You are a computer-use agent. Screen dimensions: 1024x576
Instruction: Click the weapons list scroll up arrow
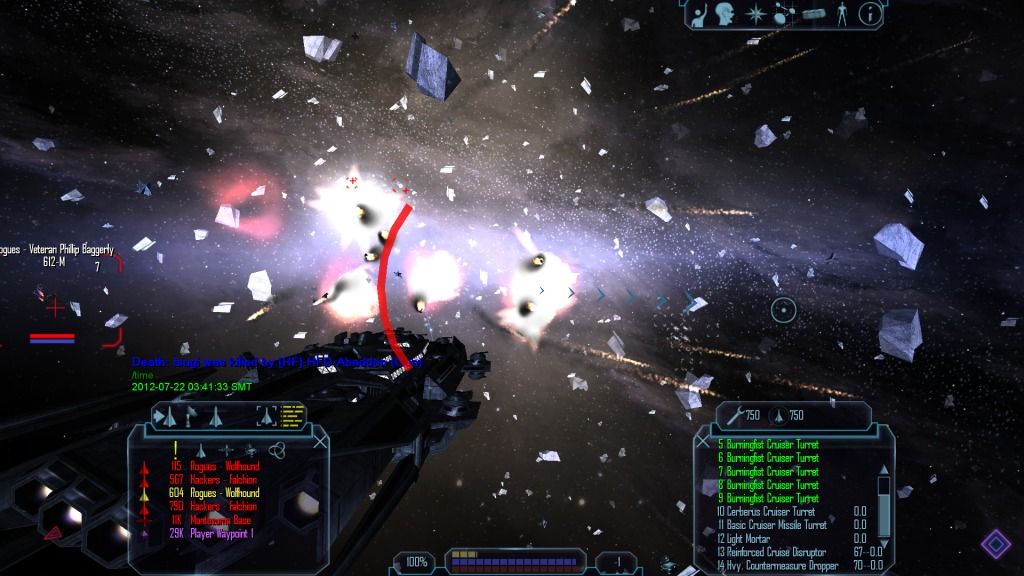coord(883,470)
